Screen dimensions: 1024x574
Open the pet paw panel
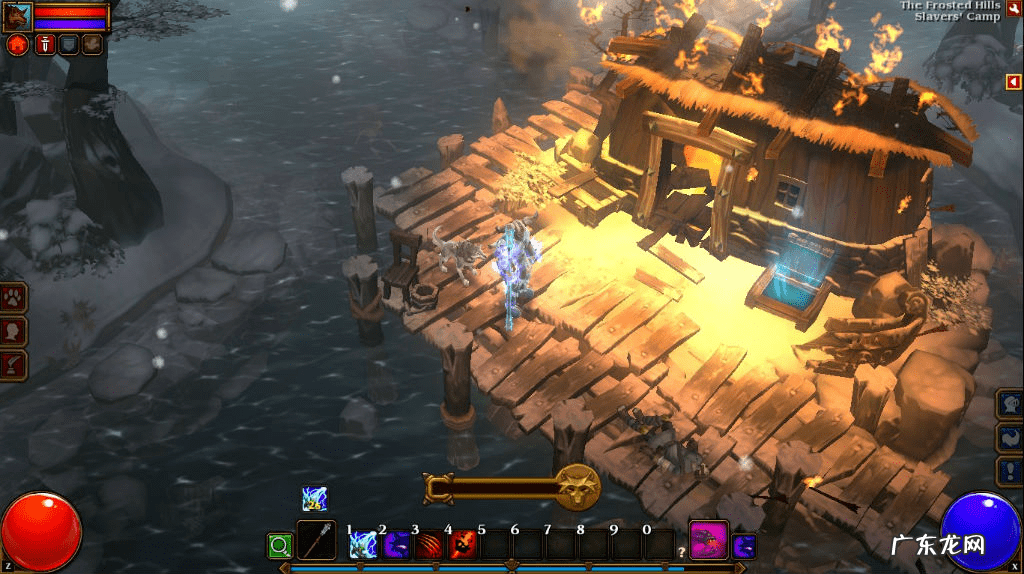pyautogui.click(x=14, y=297)
